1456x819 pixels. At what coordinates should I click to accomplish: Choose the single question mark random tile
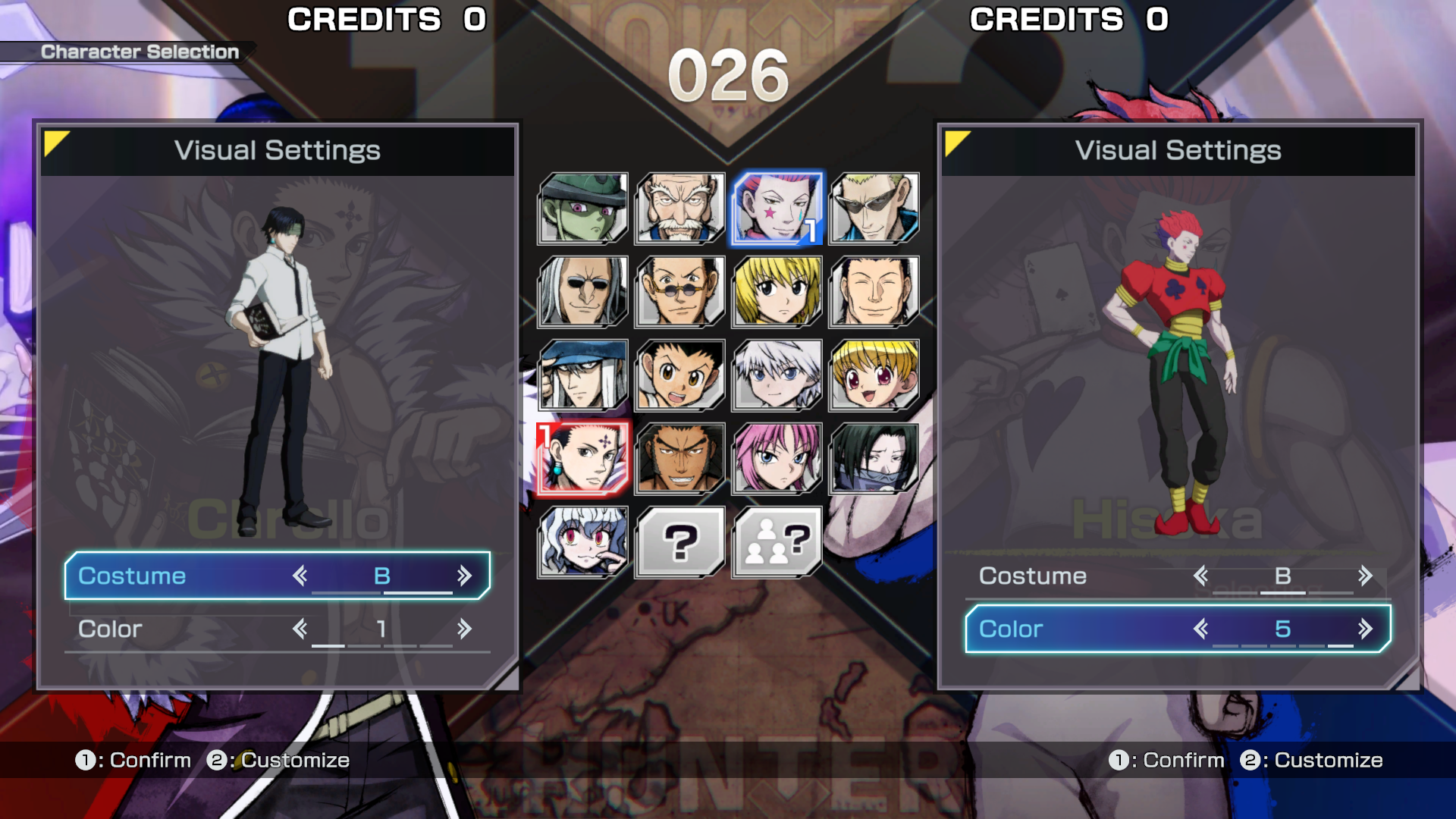click(x=679, y=542)
